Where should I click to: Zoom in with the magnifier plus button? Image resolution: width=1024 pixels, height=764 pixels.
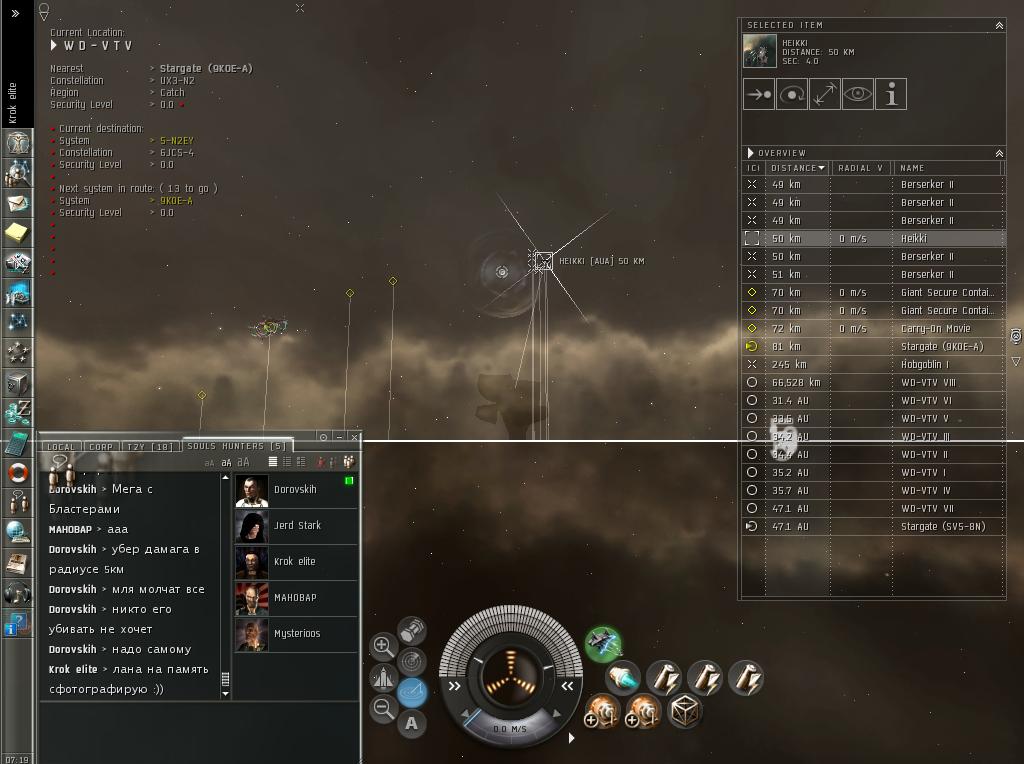[383, 646]
